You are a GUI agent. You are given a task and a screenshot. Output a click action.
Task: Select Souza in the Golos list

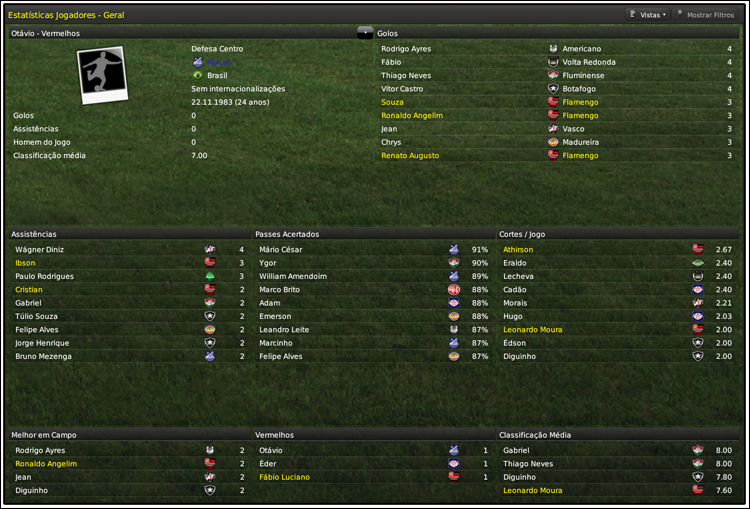pos(392,102)
